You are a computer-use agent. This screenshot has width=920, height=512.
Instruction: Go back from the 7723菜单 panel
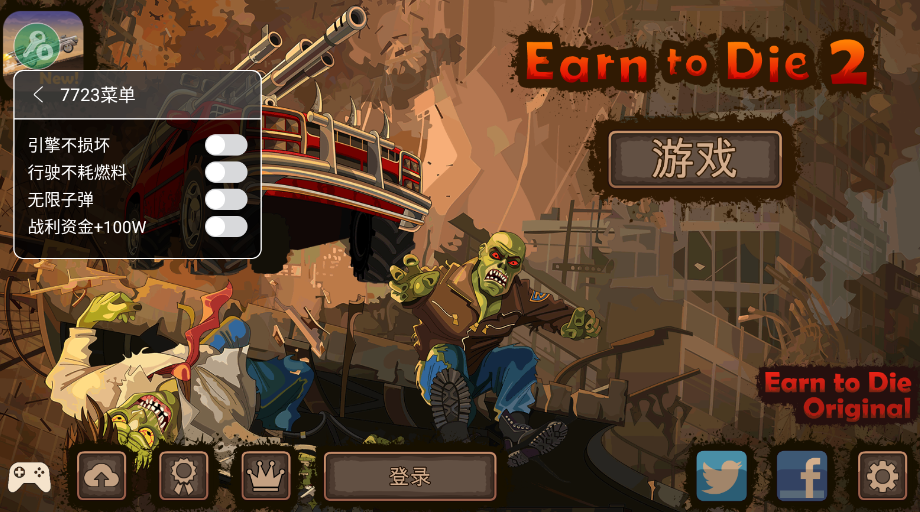(38, 95)
